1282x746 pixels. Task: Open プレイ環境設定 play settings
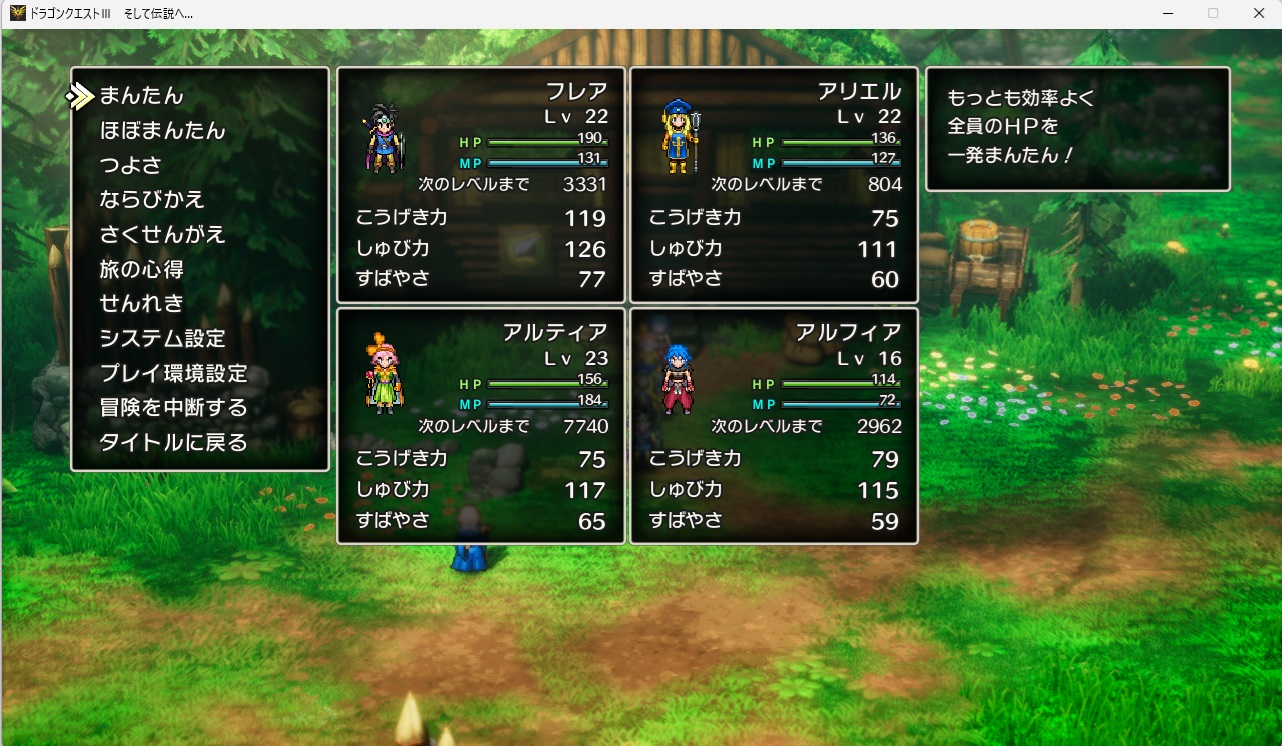(x=173, y=373)
